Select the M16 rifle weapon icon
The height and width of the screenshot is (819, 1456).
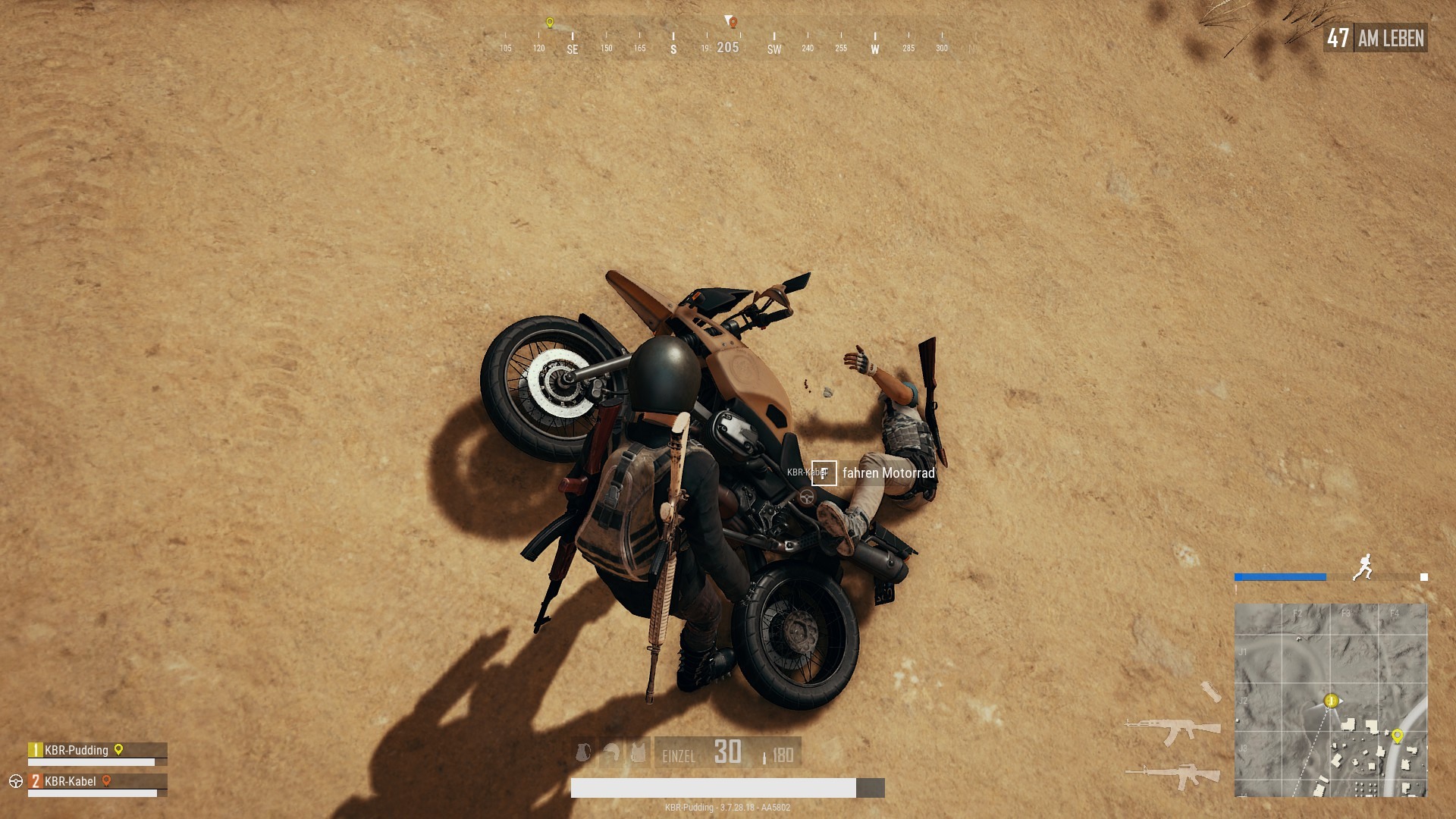click(x=1172, y=776)
